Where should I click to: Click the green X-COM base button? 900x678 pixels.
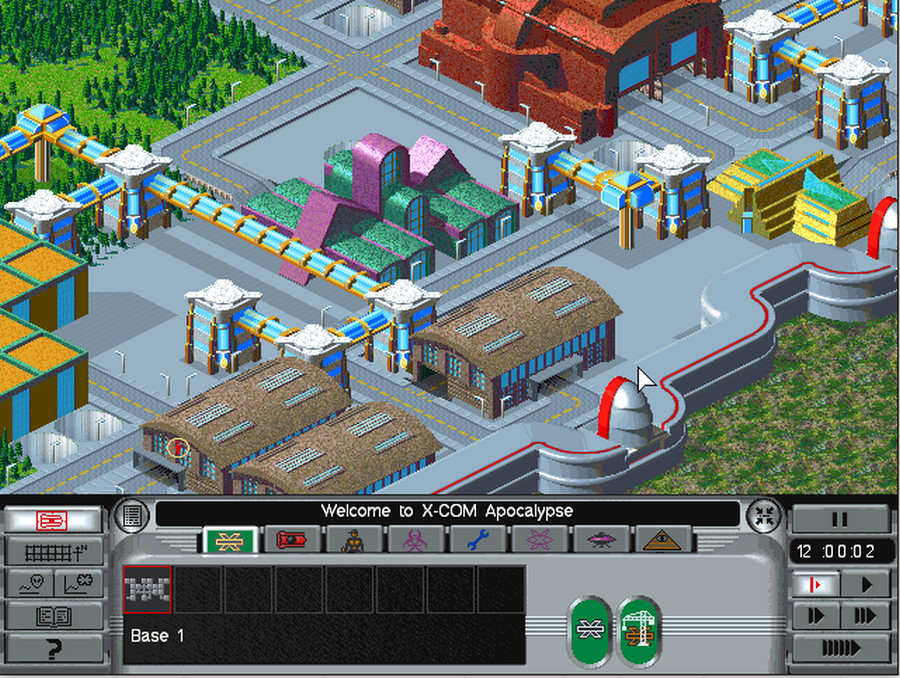point(590,631)
